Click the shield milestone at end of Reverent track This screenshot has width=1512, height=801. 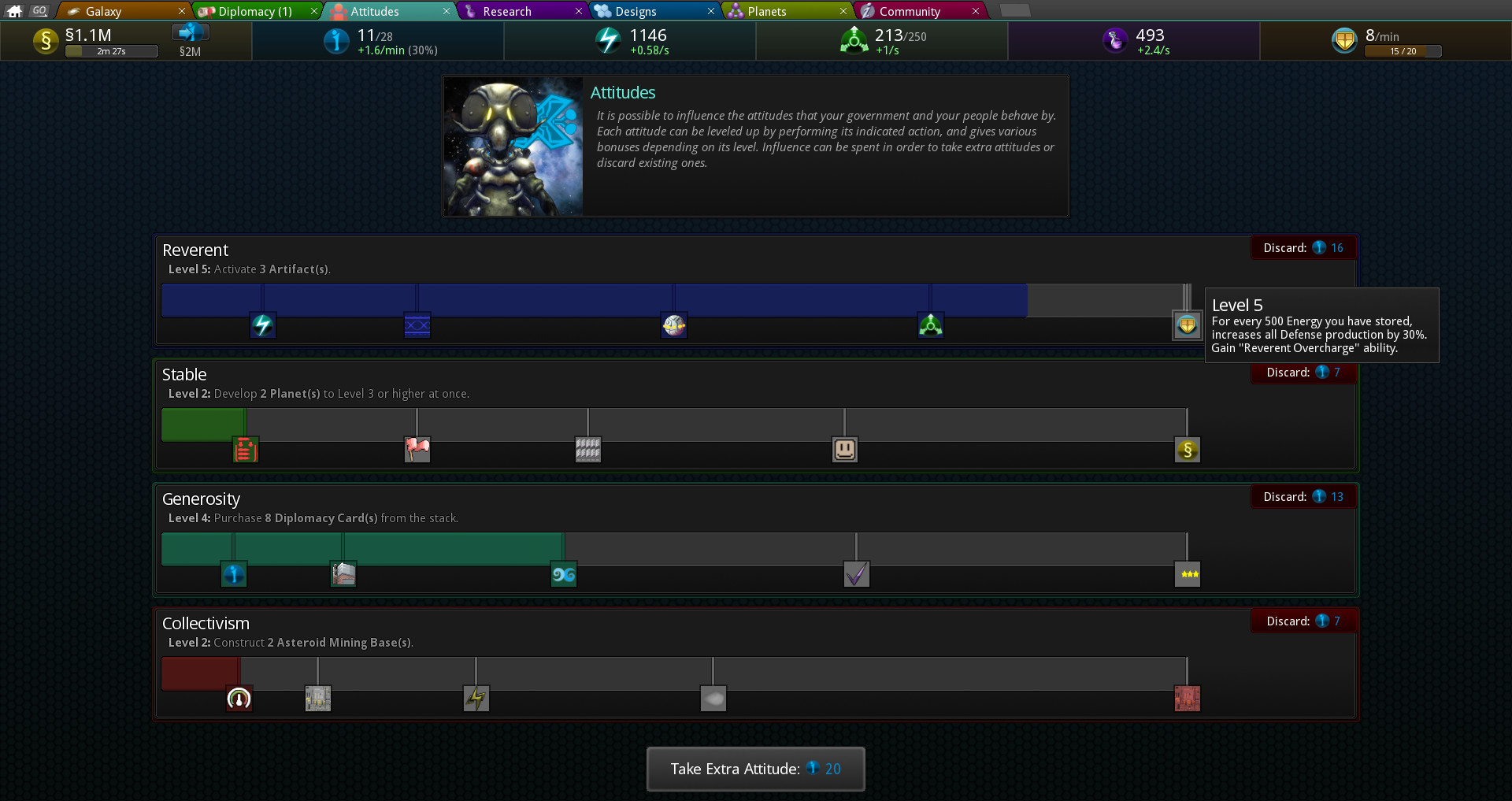(x=1186, y=325)
